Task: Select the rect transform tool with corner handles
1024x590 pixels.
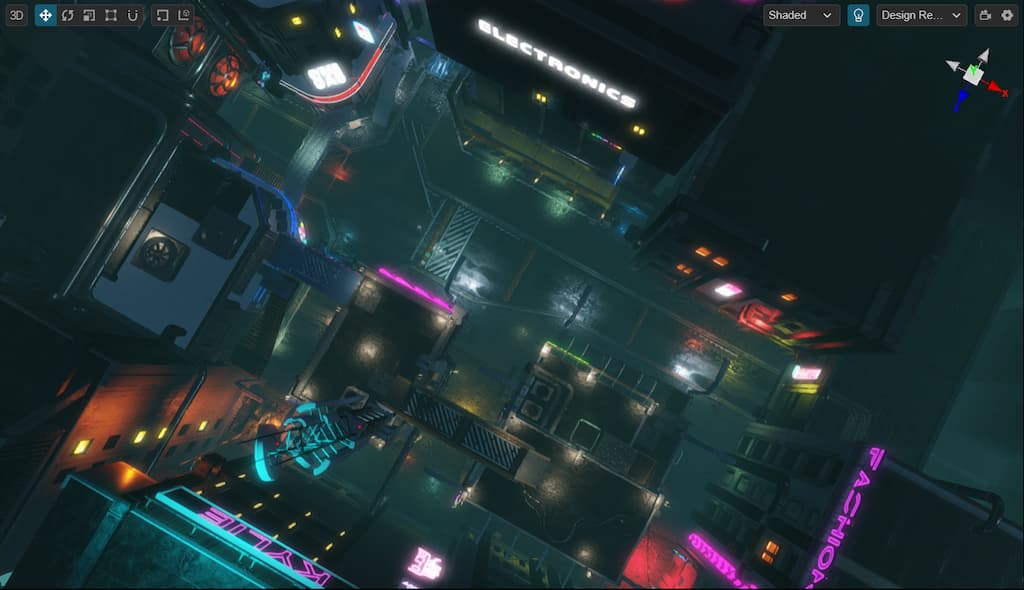Action: (x=111, y=15)
